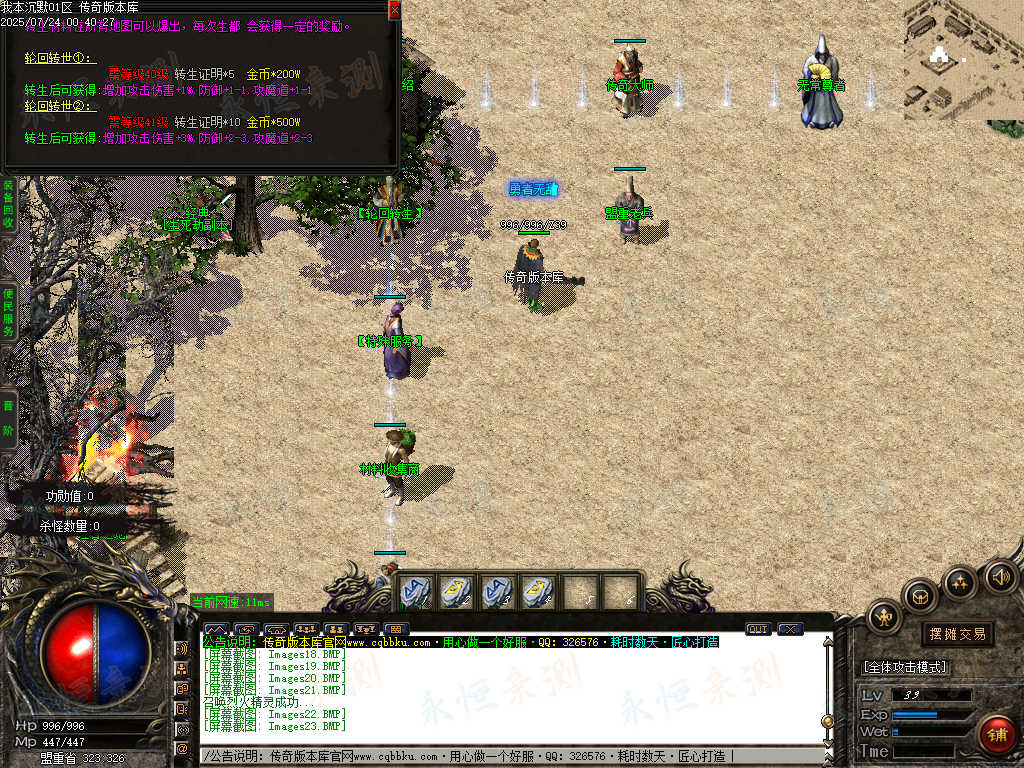Click the chat text input field
Screen dimensions: 1024x768
click(x=500, y=756)
